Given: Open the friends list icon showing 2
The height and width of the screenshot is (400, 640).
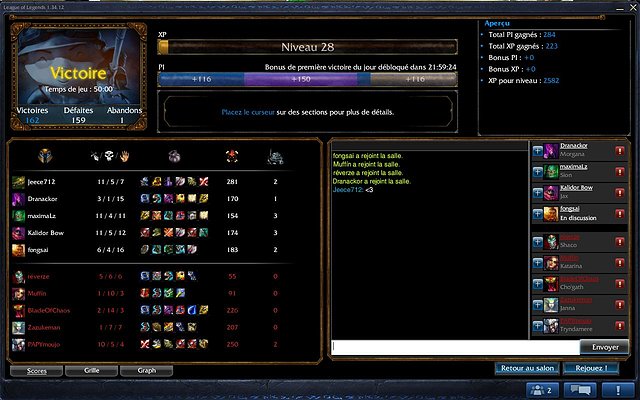Looking at the screenshot, I should [x=540, y=390].
